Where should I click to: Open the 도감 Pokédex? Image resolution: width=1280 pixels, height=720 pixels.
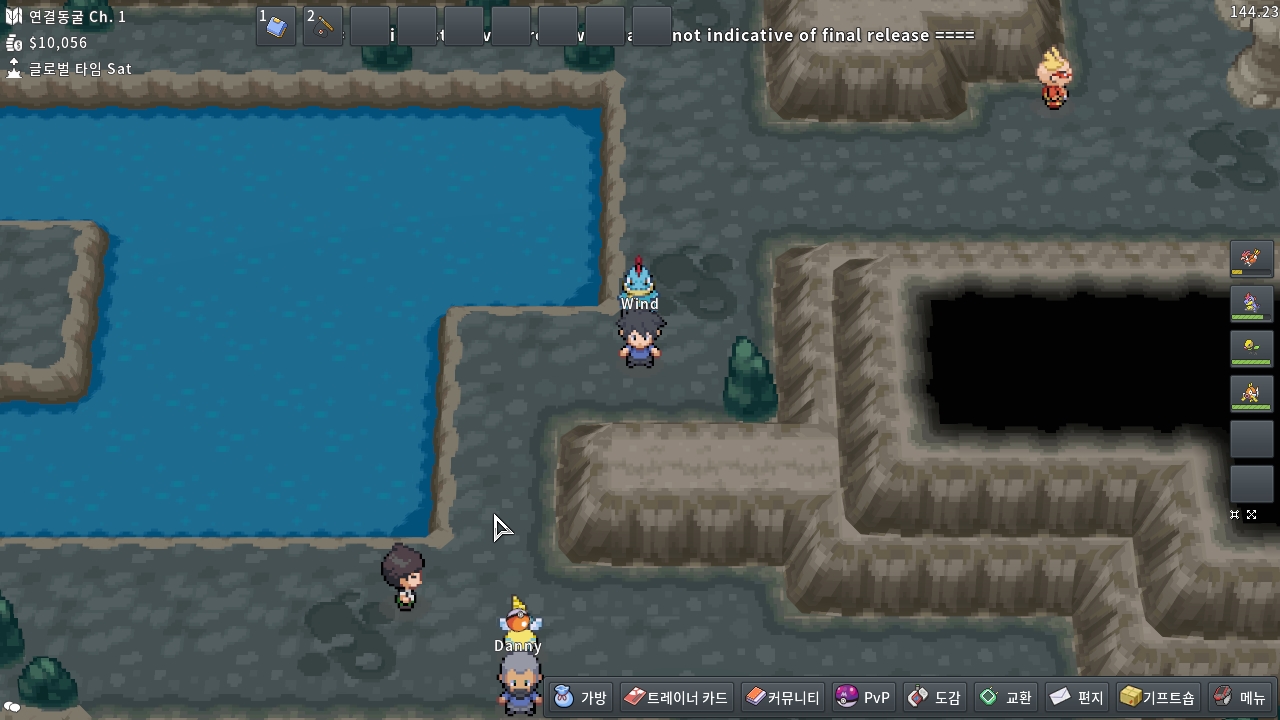(934, 697)
